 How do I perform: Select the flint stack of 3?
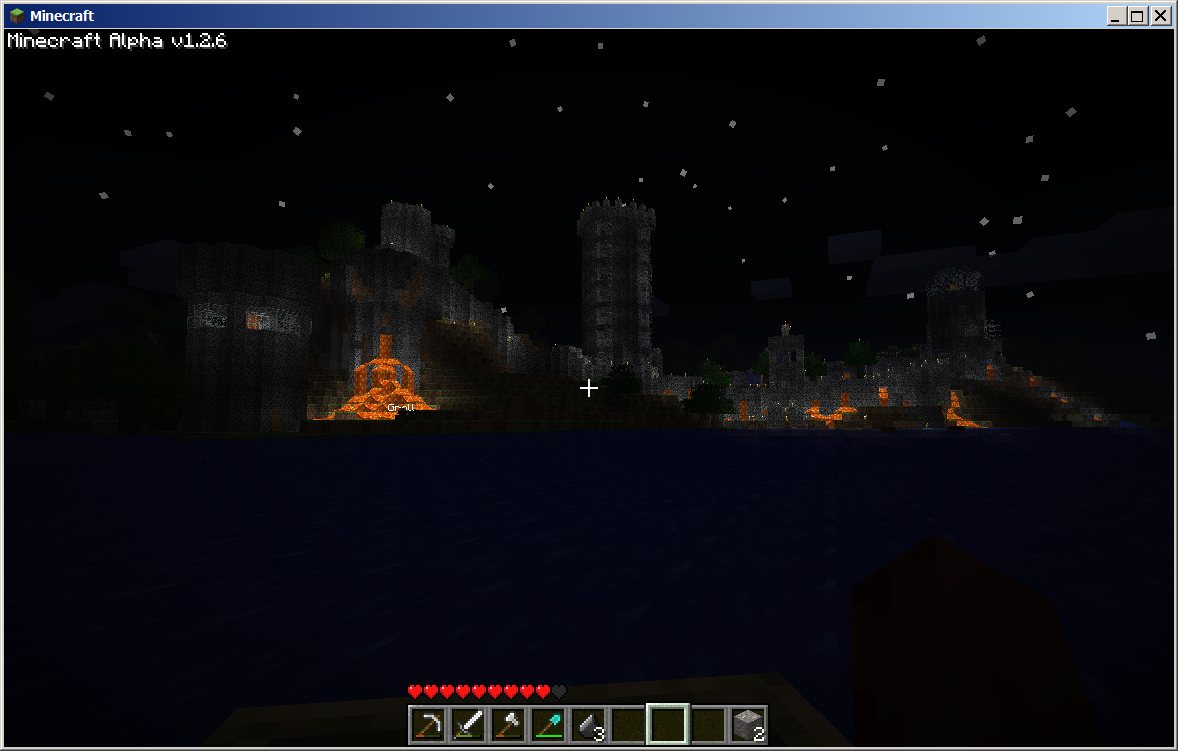(588, 724)
